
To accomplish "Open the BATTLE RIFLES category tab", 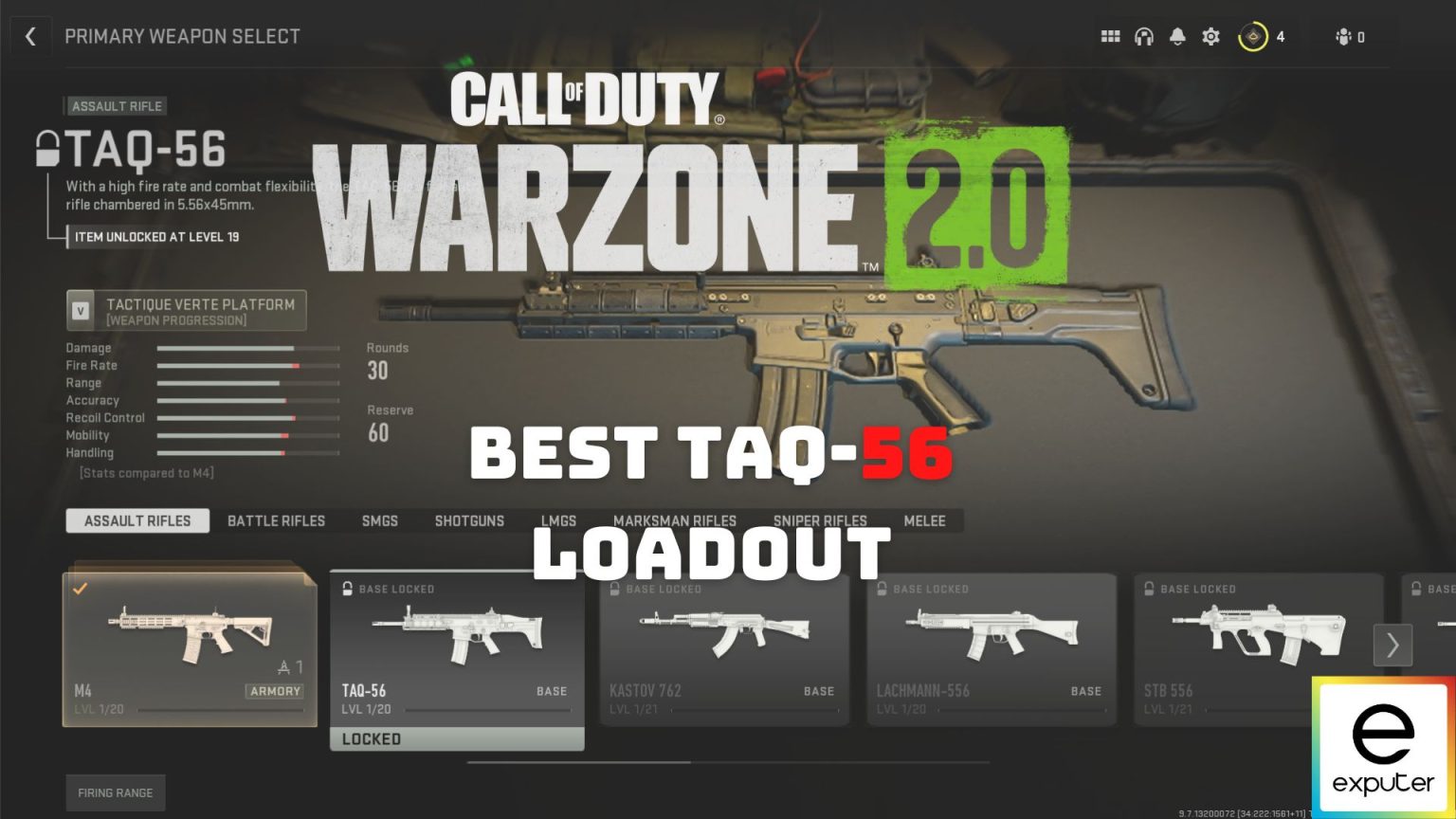I will pos(276,520).
